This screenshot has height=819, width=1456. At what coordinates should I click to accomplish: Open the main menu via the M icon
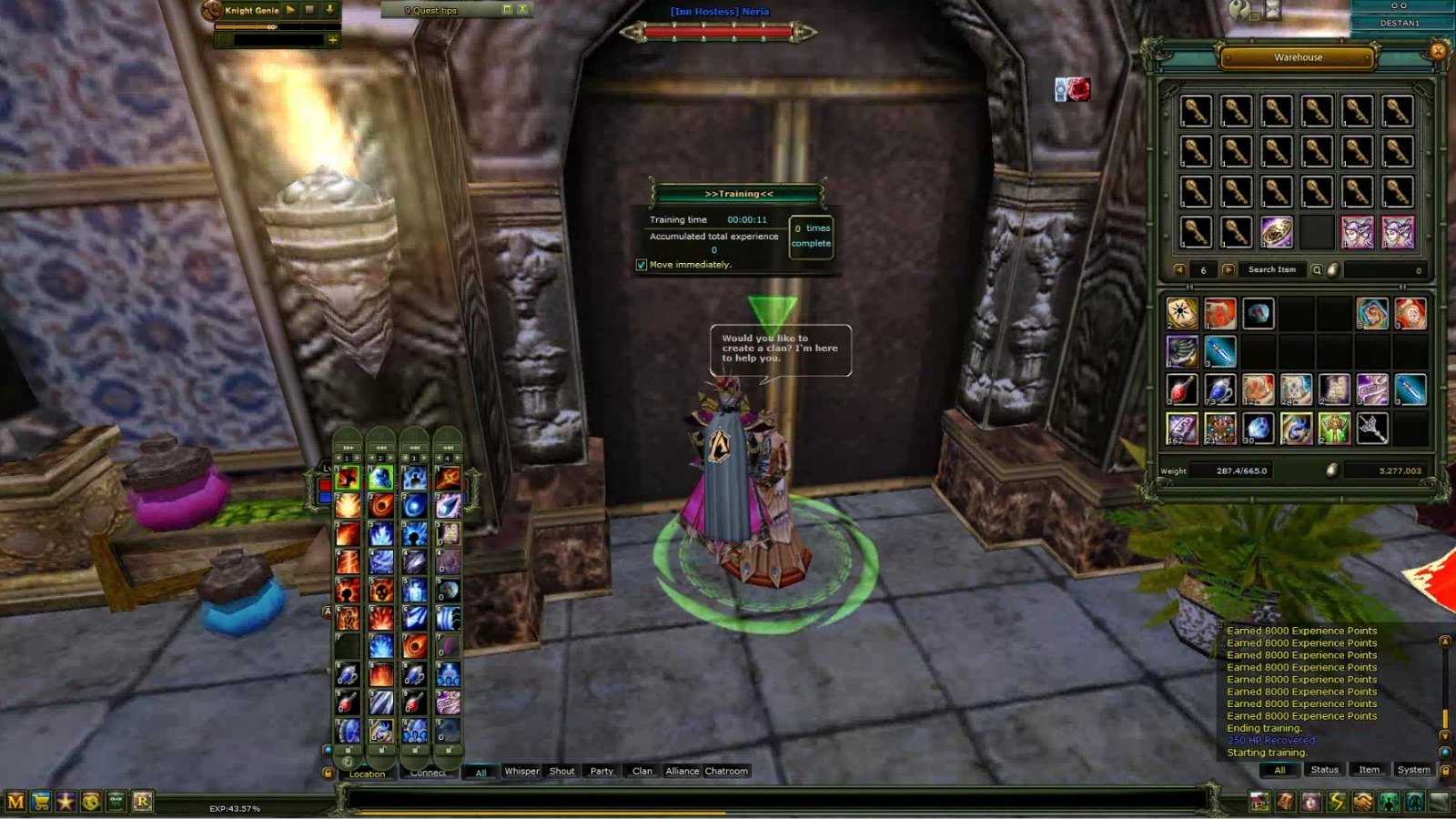(x=15, y=801)
